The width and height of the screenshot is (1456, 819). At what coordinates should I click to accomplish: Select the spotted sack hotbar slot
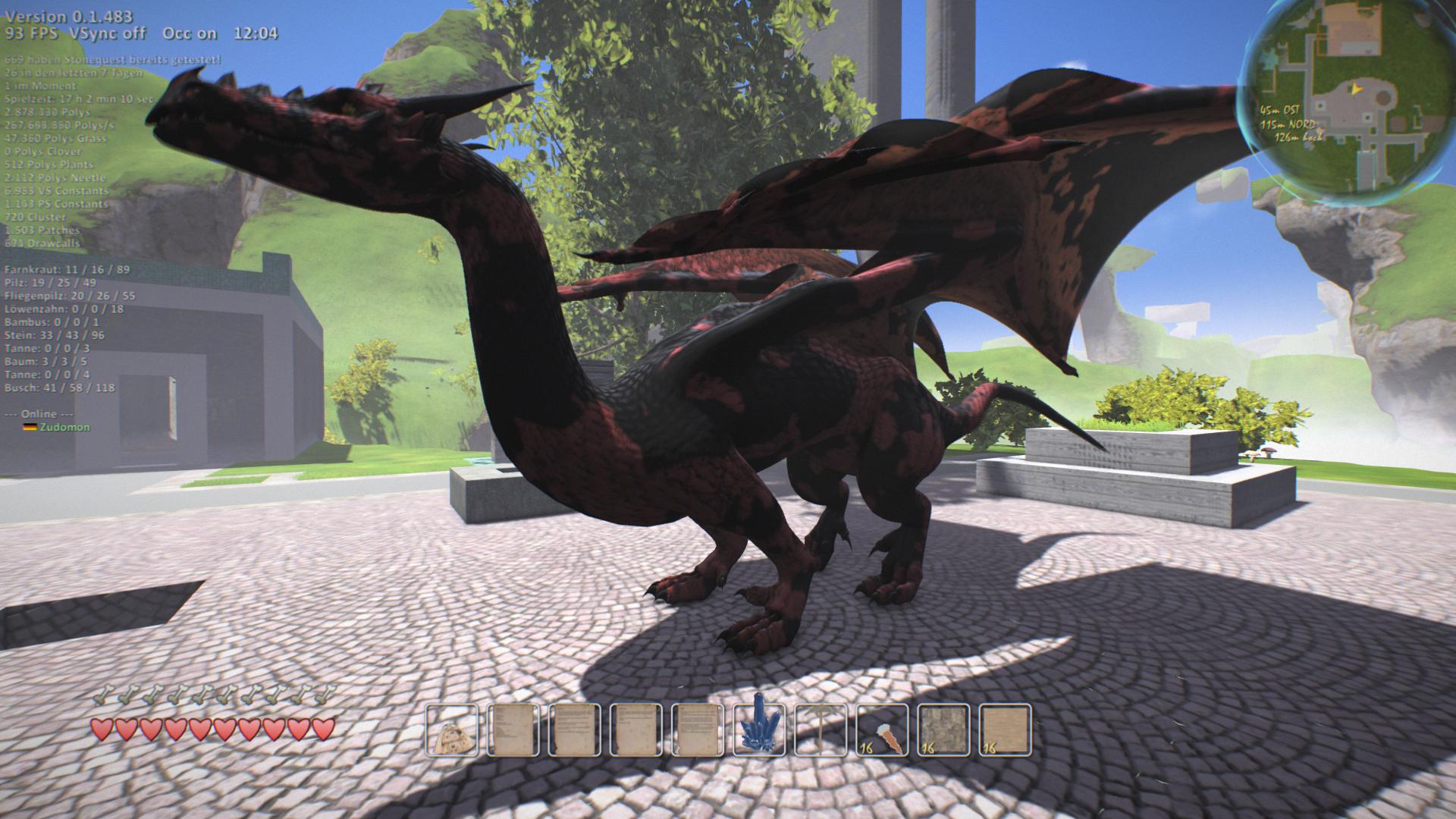pyautogui.click(x=452, y=731)
